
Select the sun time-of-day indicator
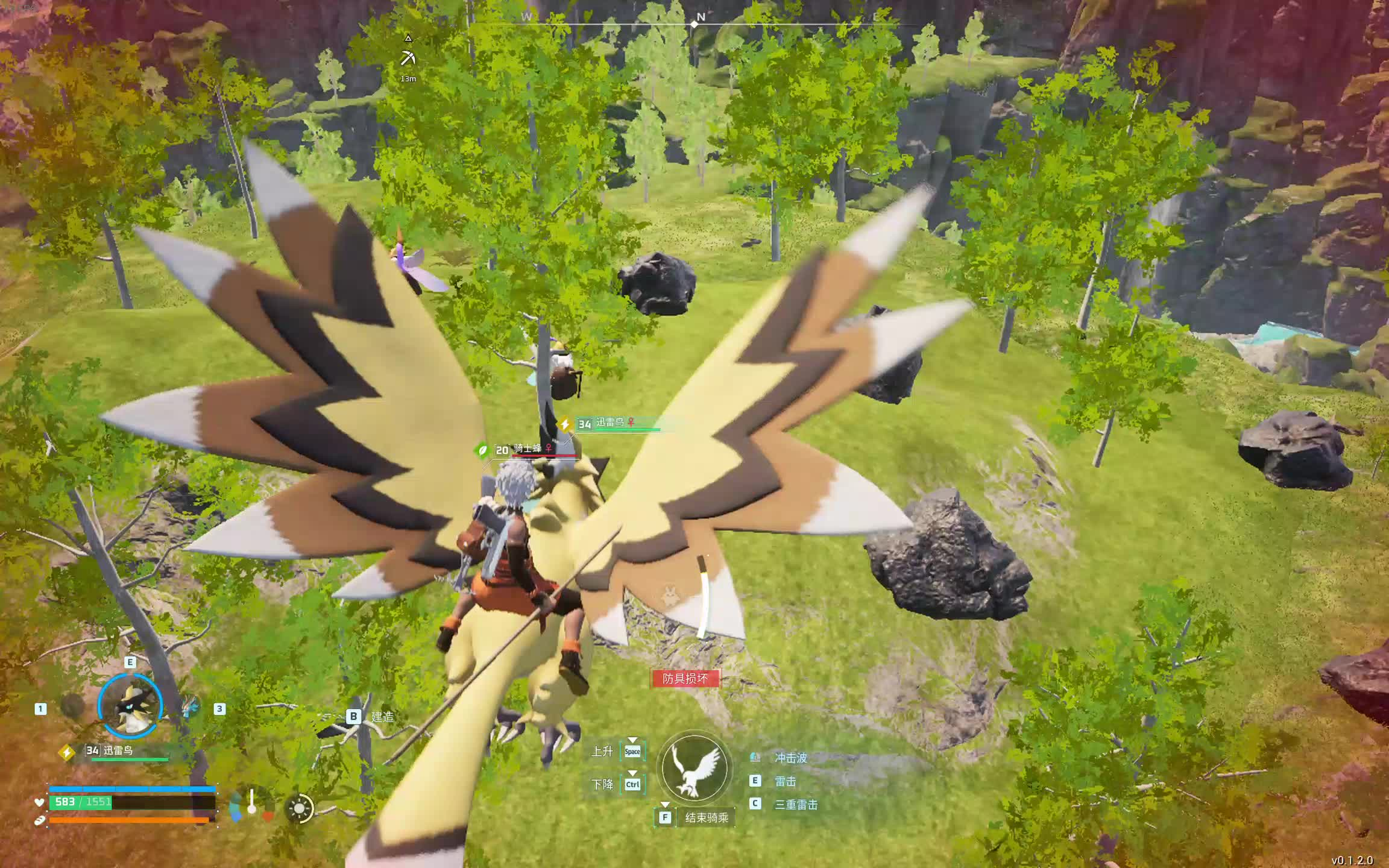click(300, 808)
